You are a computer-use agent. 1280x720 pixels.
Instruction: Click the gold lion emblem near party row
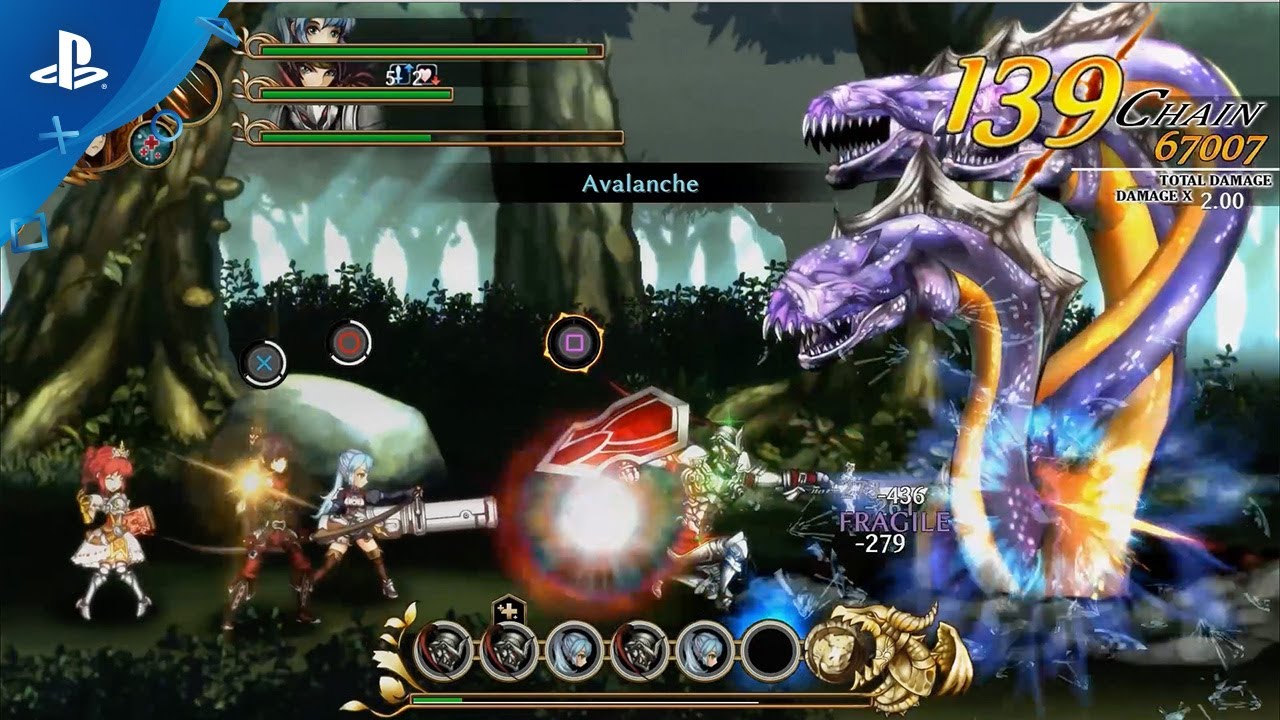click(x=833, y=655)
